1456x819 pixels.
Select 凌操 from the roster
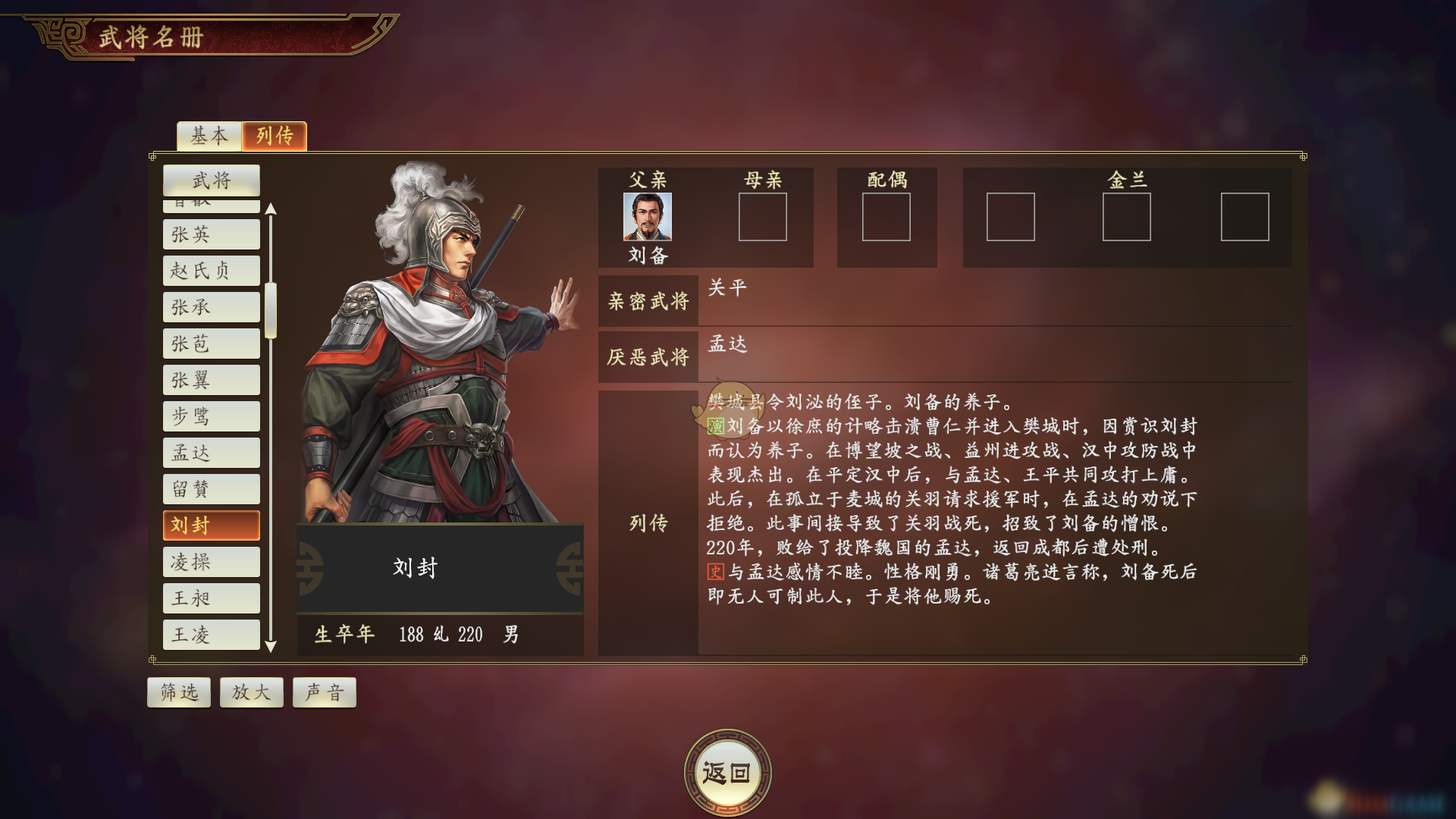(x=211, y=561)
